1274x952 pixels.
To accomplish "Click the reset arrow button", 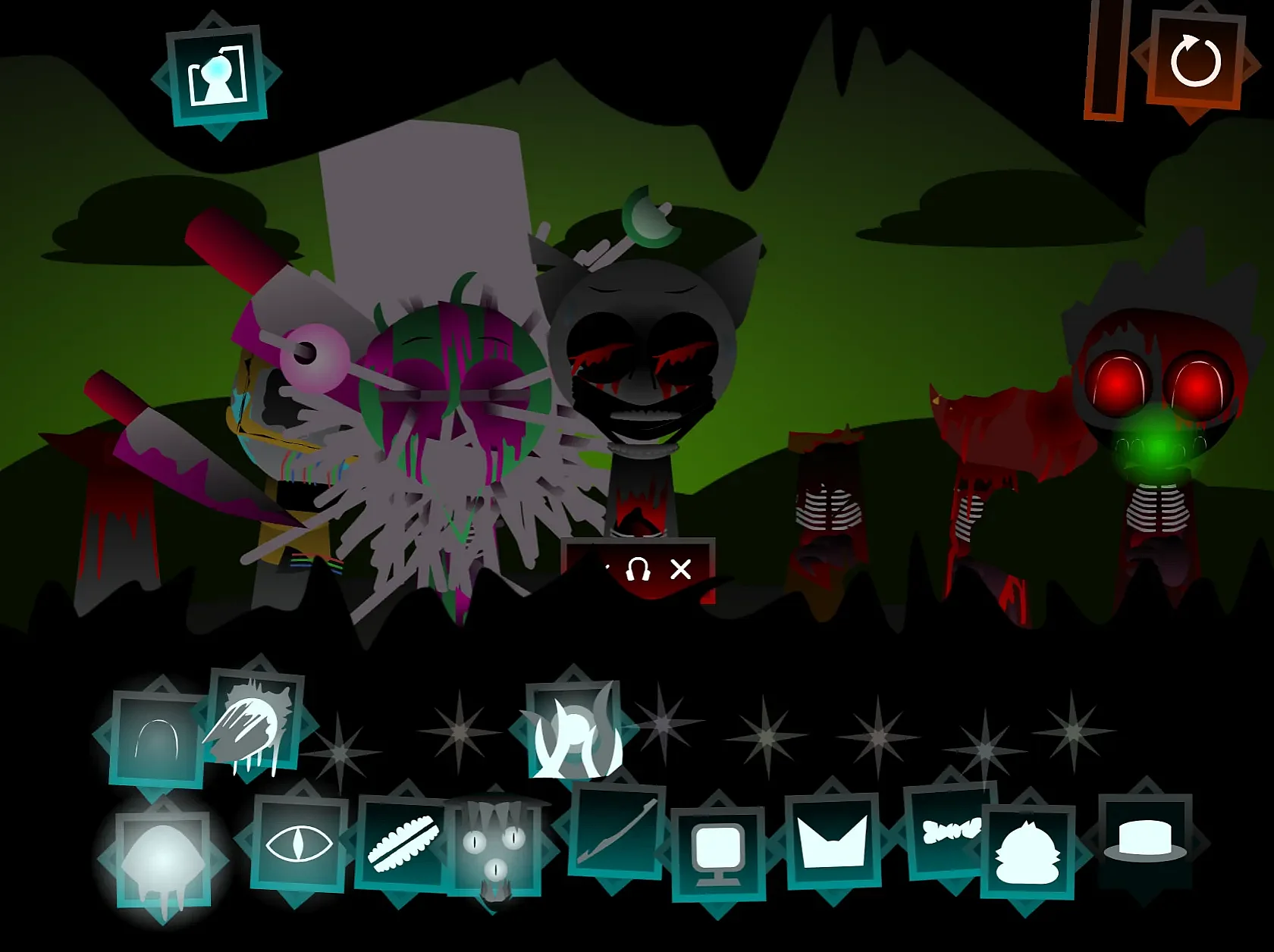I will [x=1195, y=62].
